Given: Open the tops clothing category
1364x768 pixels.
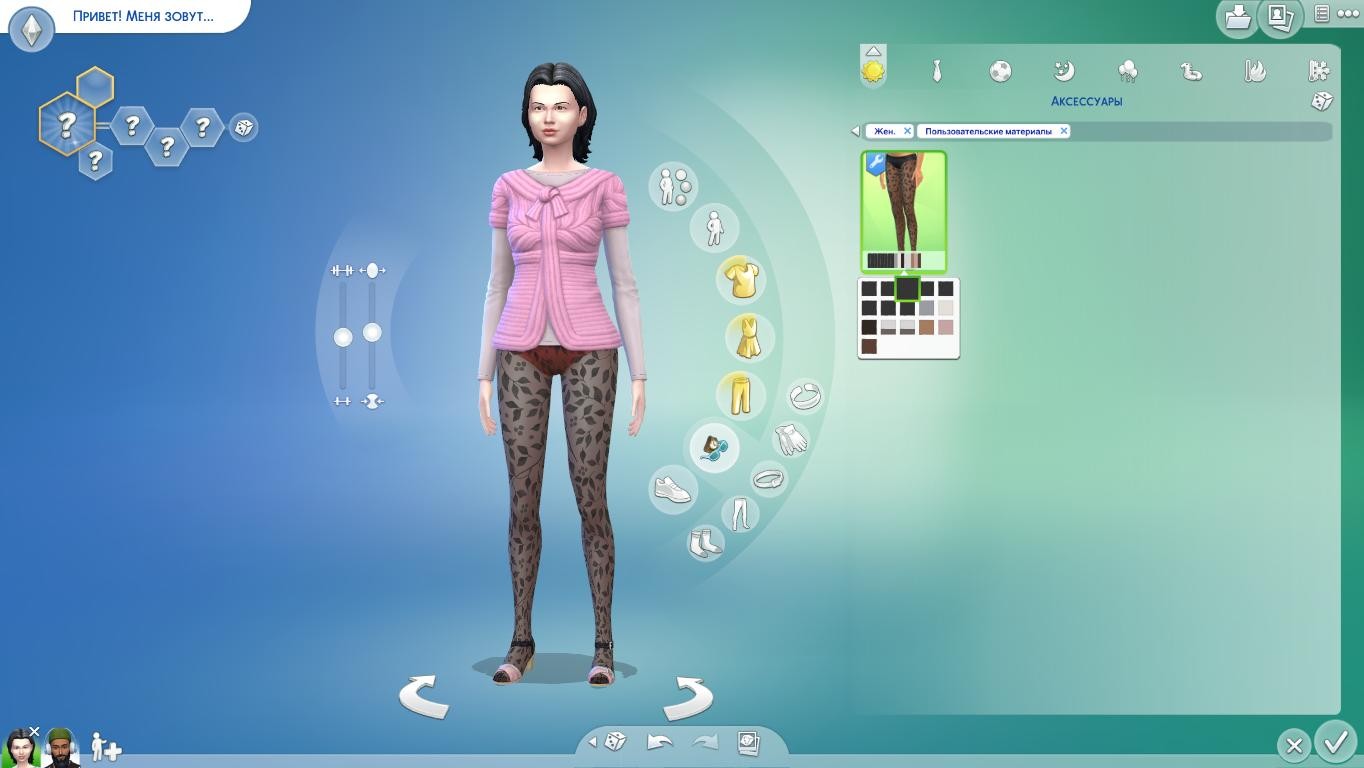Looking at the screenshot, I should (741, 279).
